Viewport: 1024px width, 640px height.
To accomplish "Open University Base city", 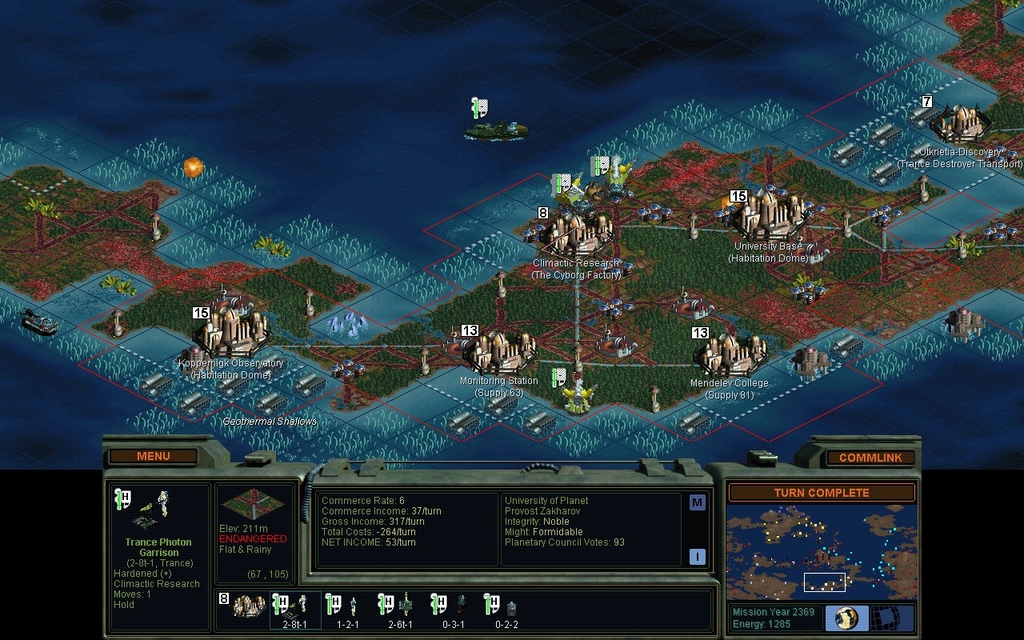I will [768, 214].
